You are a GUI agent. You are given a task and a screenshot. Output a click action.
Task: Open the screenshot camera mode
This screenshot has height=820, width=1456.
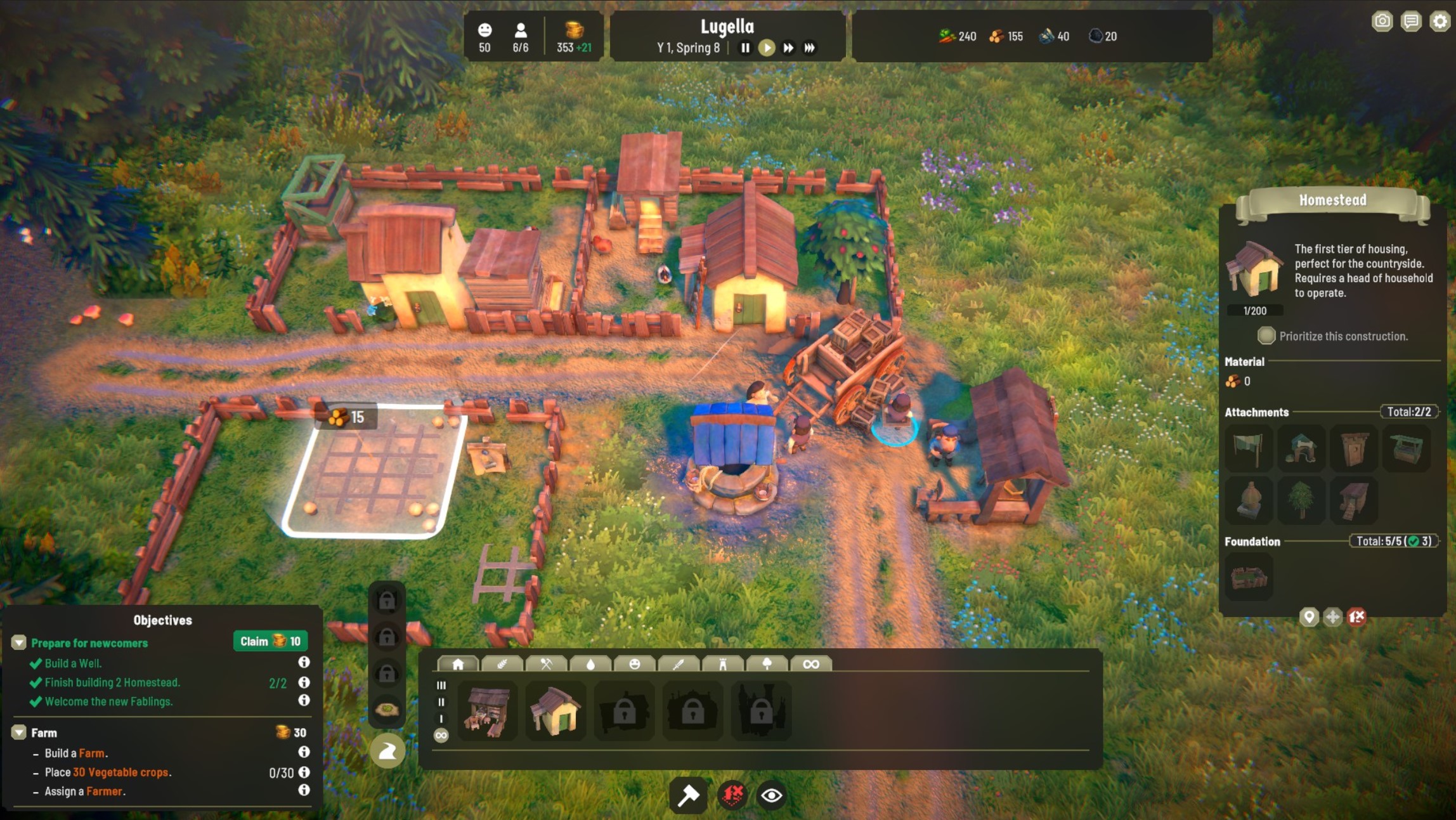click(x=1382, y=22)
